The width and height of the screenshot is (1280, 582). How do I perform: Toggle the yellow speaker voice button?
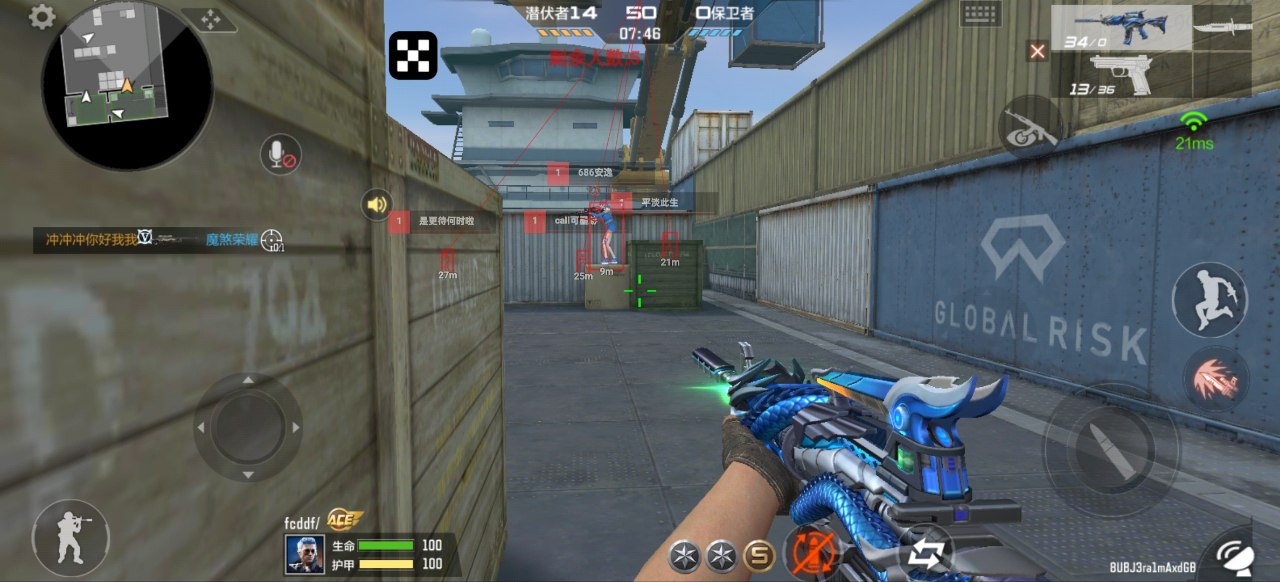coord(377,205)
